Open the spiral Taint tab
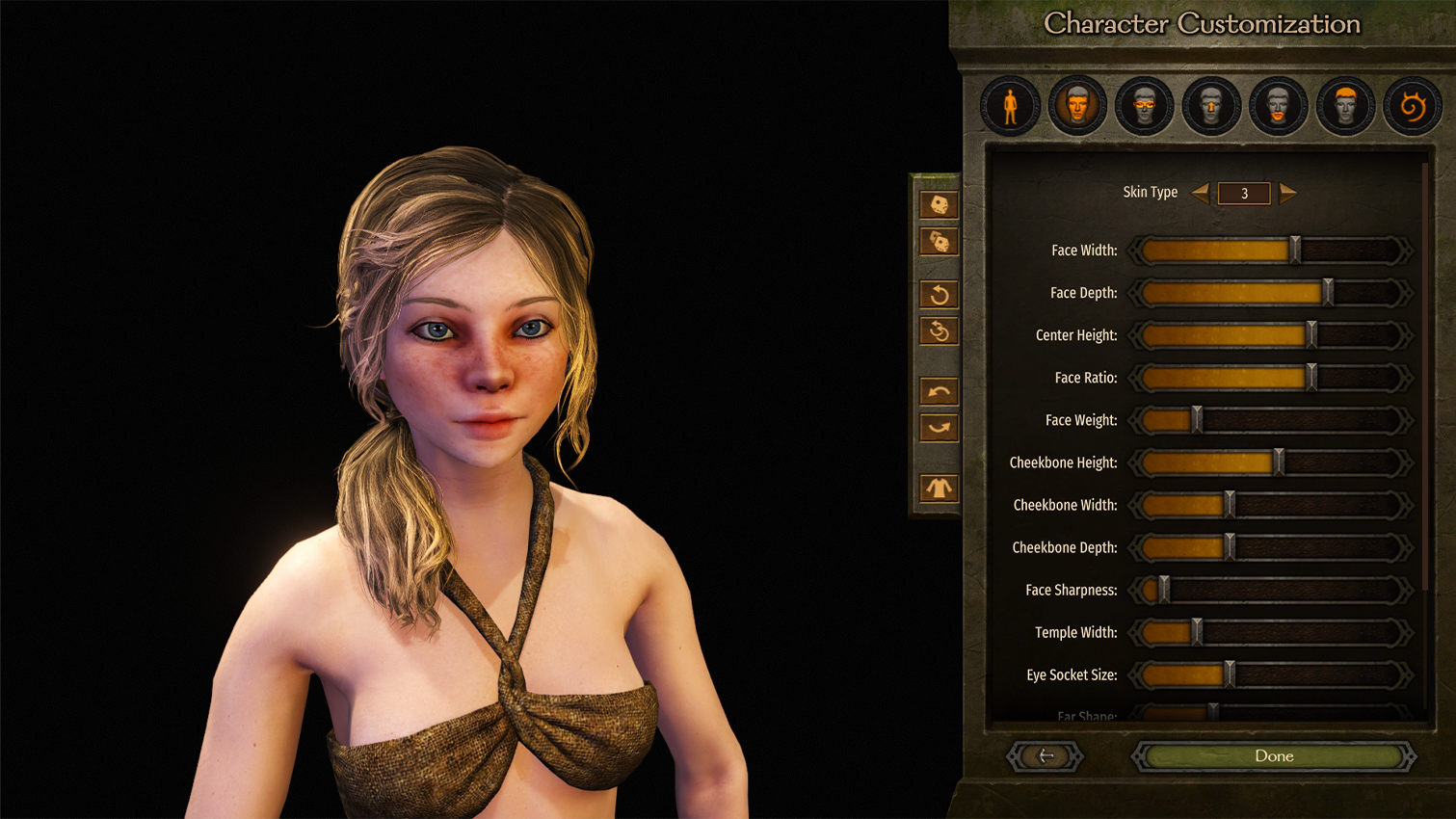Viewport: 1456px width, 819px height. 1413,105
